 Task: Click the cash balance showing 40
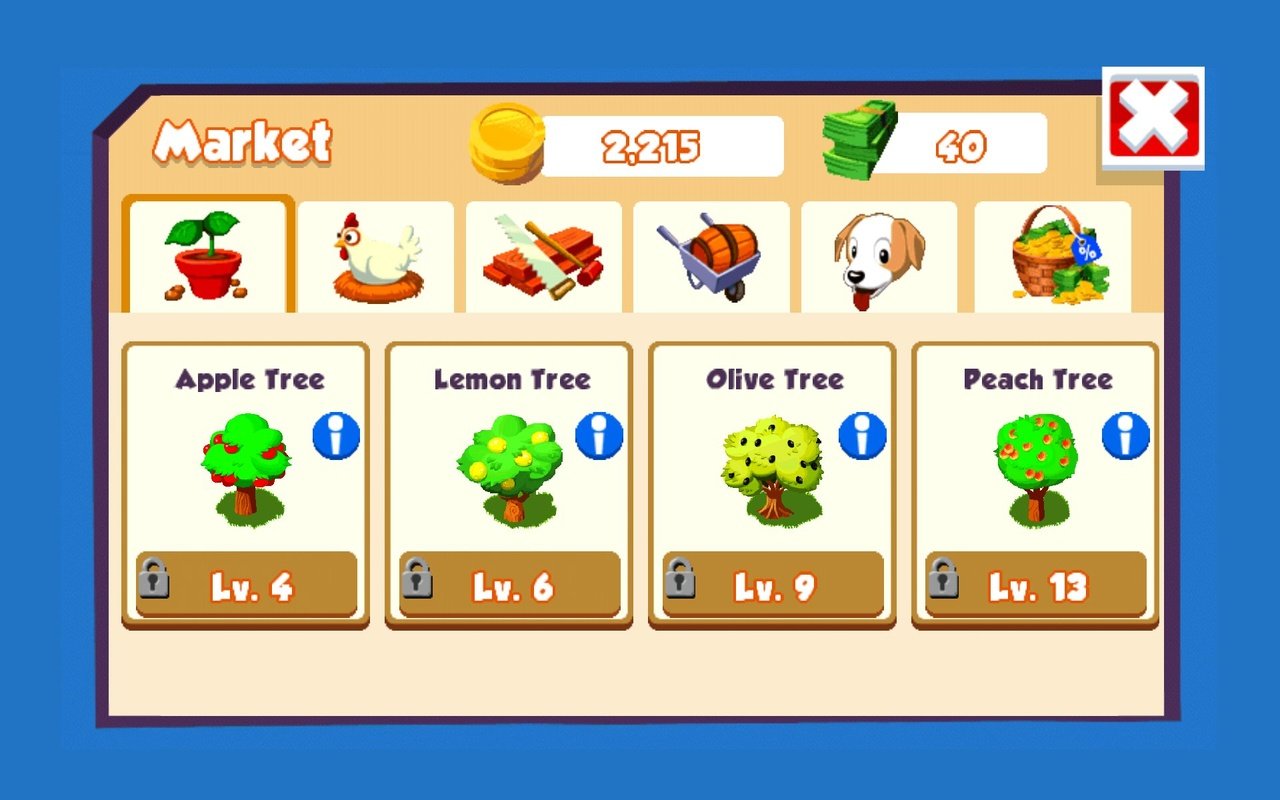pyautogui.click(x=963, y=145)
